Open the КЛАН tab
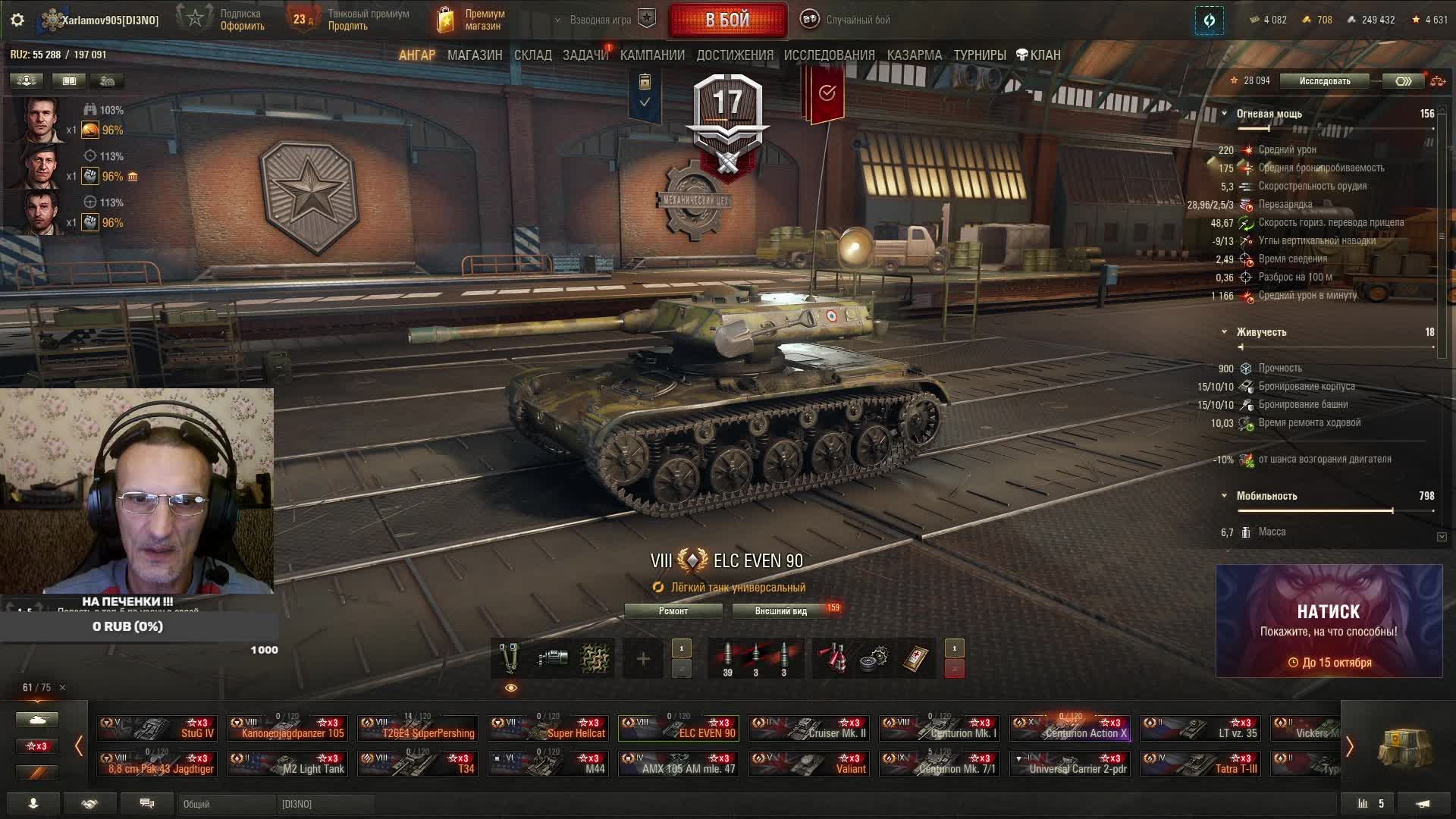1456x819 pixels. pos(1038,55)
